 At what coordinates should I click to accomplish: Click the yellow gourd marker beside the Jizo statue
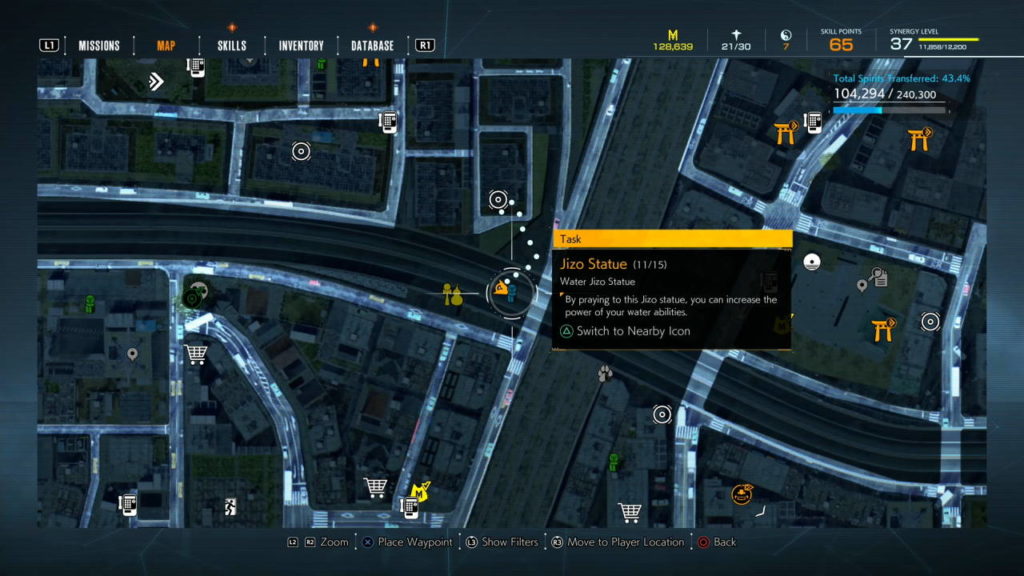point(453,294)
